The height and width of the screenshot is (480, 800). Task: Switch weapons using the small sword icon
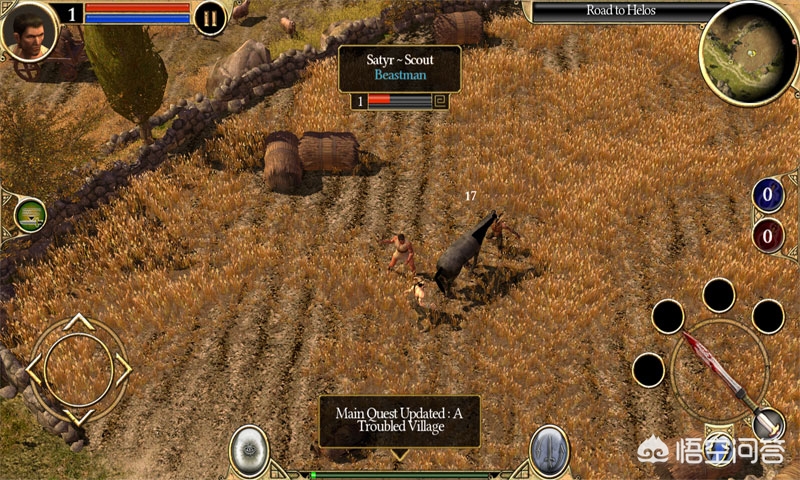coord(768,424)
